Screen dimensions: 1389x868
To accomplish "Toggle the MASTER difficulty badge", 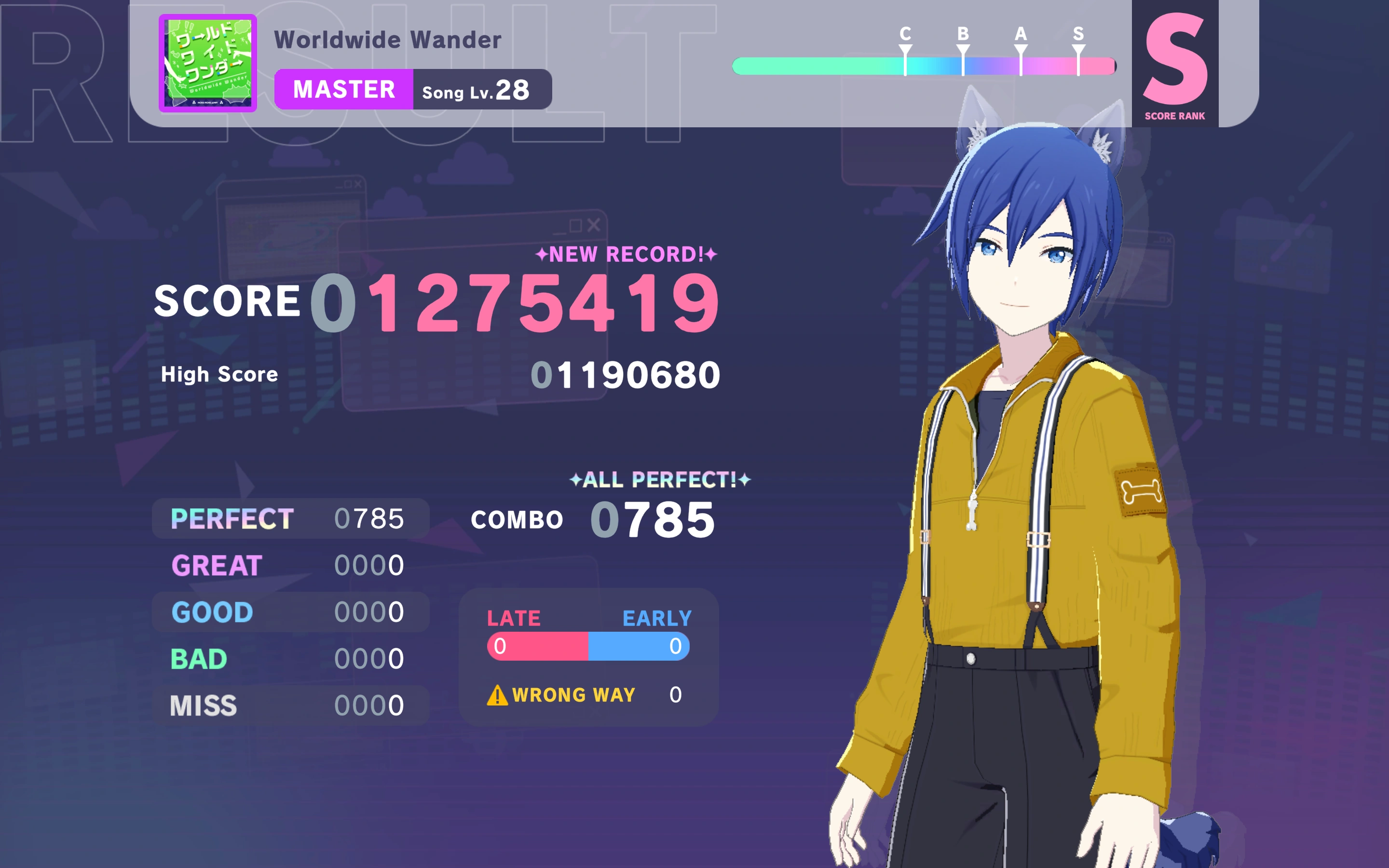I will click(343, 88).
